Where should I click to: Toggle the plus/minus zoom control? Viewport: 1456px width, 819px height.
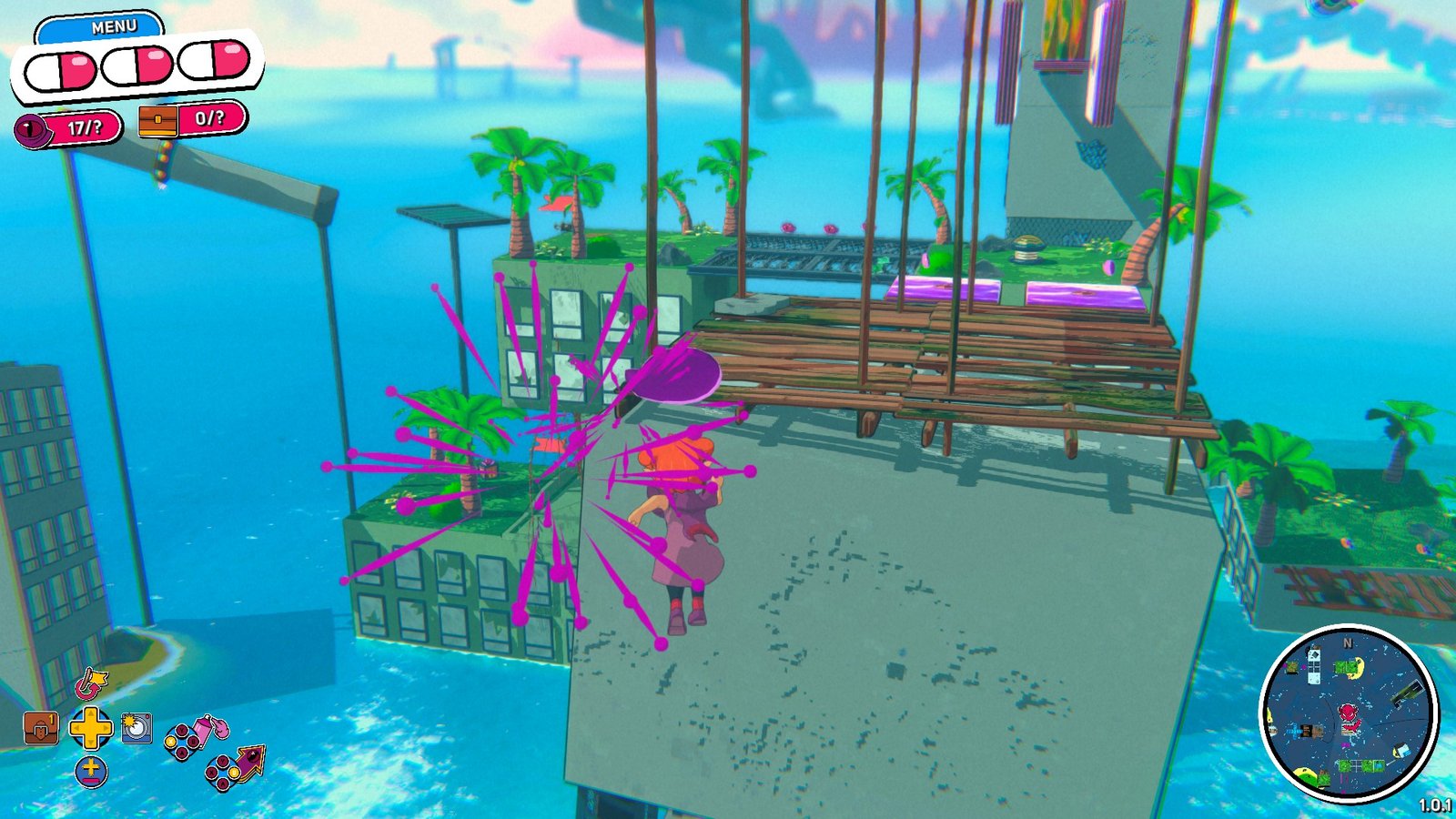(x=90, y=770)
